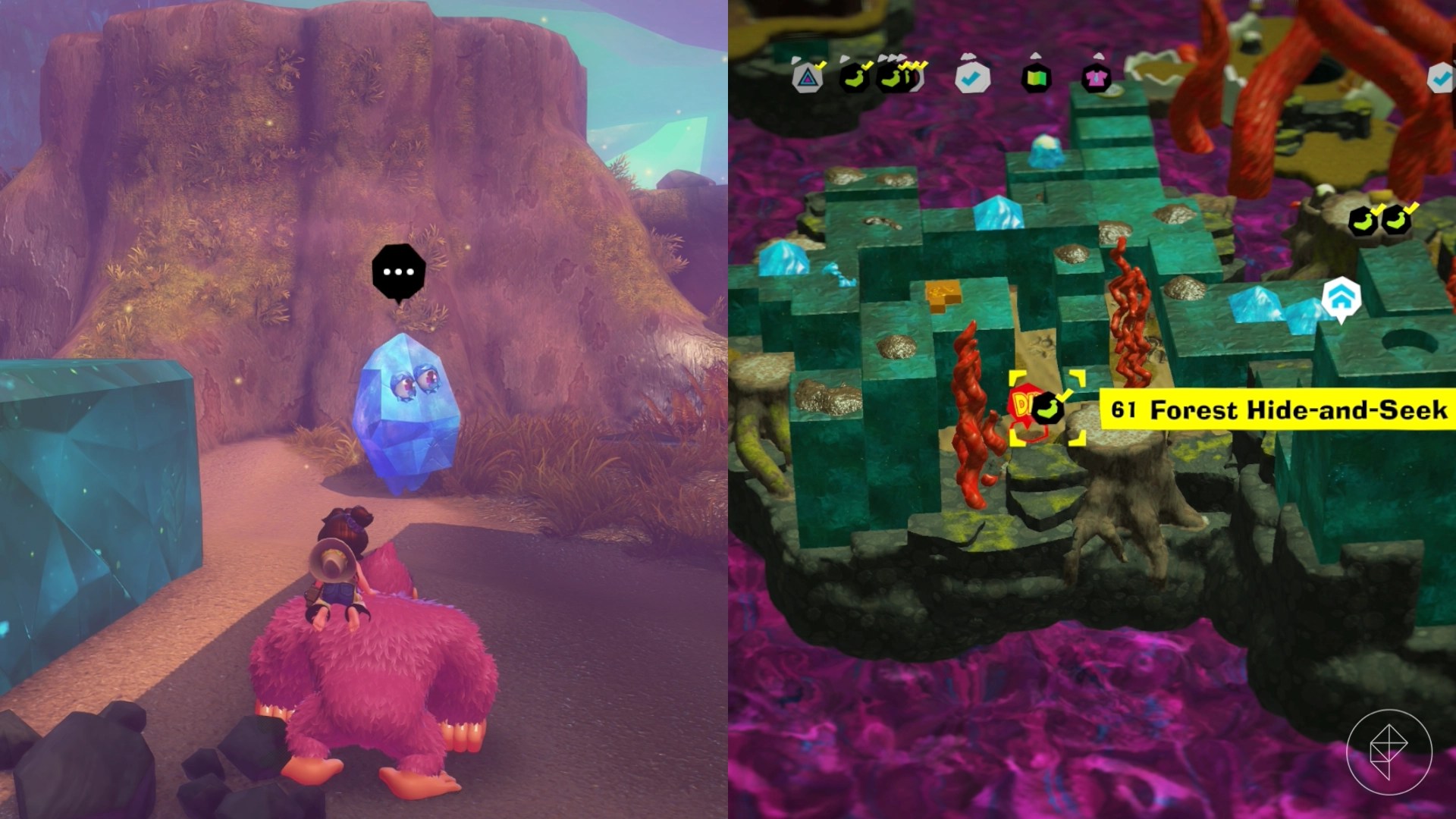Screen dimensions: 1456x819
Task: Click the triangle record marker
Action: click(808, 77)
